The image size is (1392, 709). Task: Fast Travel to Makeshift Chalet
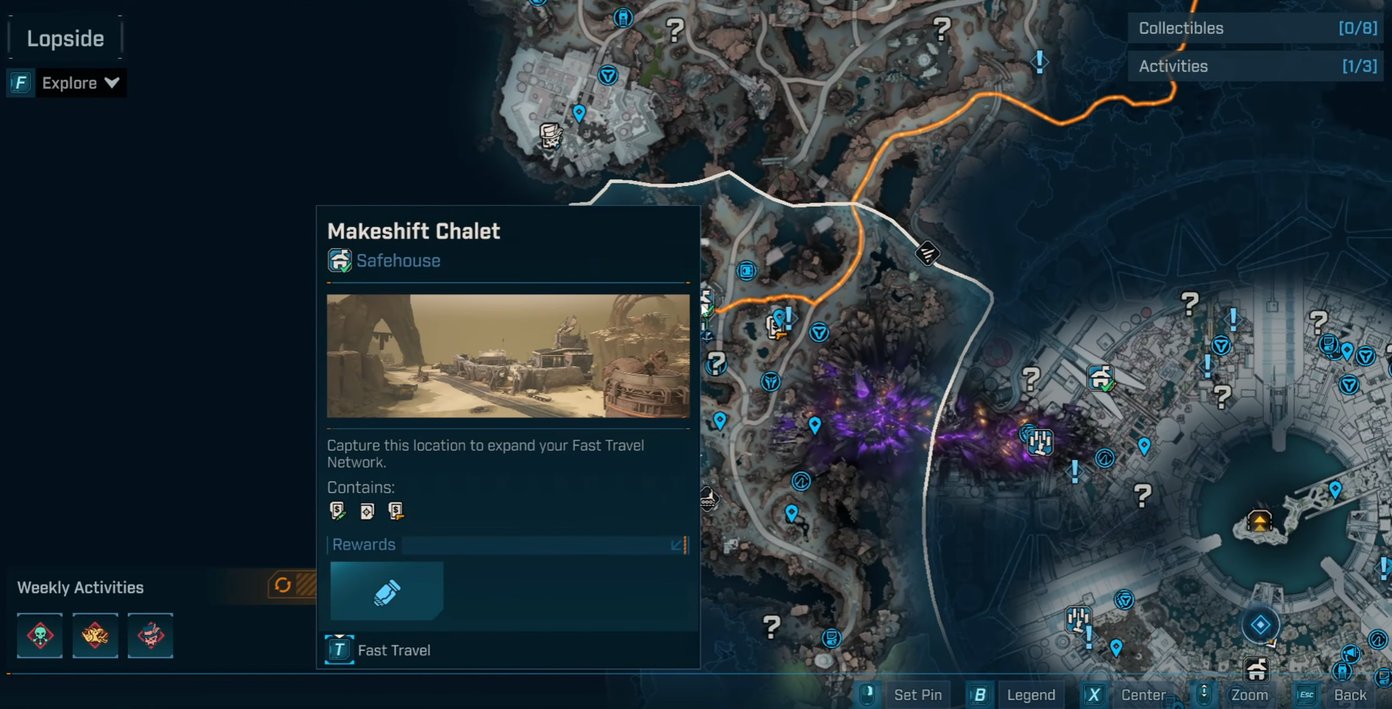click(380, 650)
